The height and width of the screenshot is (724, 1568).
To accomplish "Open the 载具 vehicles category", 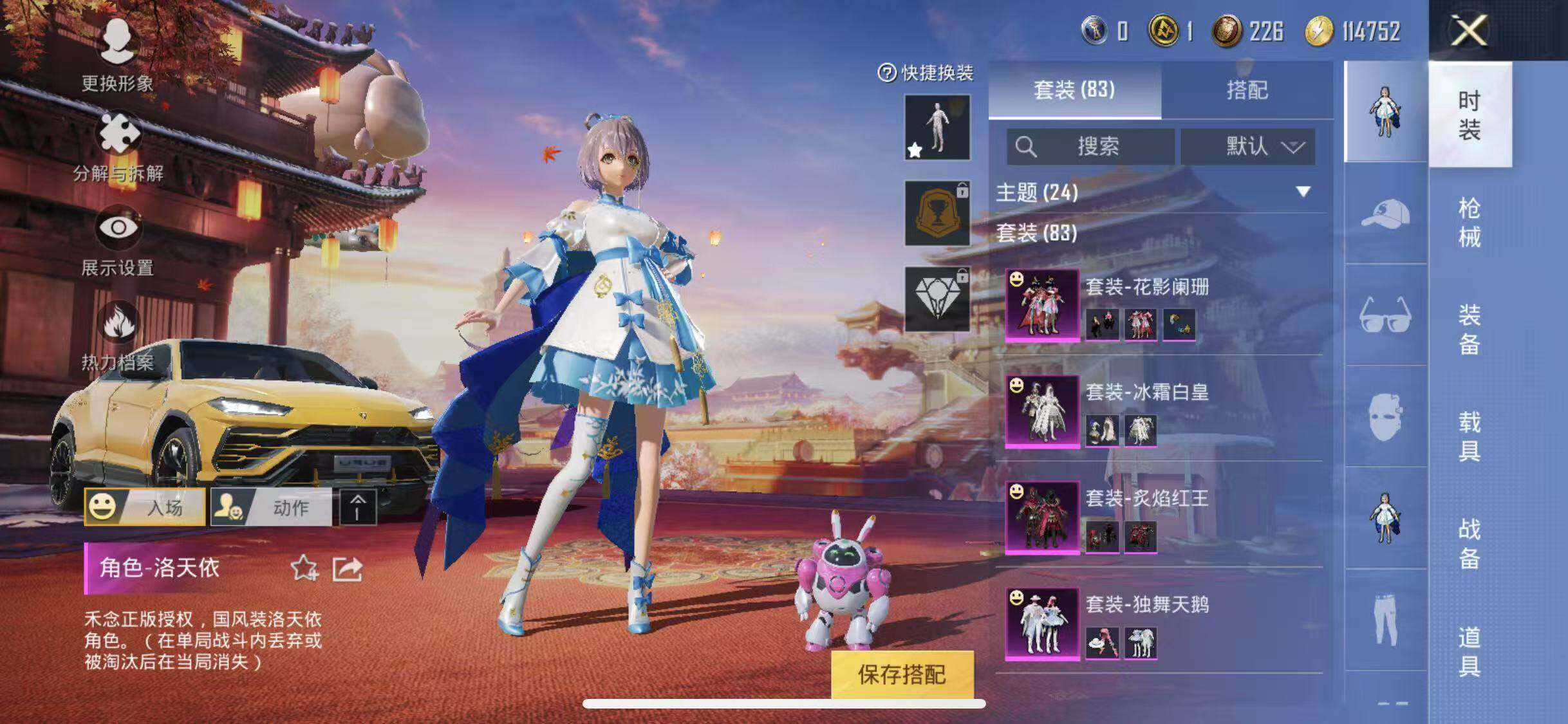I will (x=1469, y=436).
